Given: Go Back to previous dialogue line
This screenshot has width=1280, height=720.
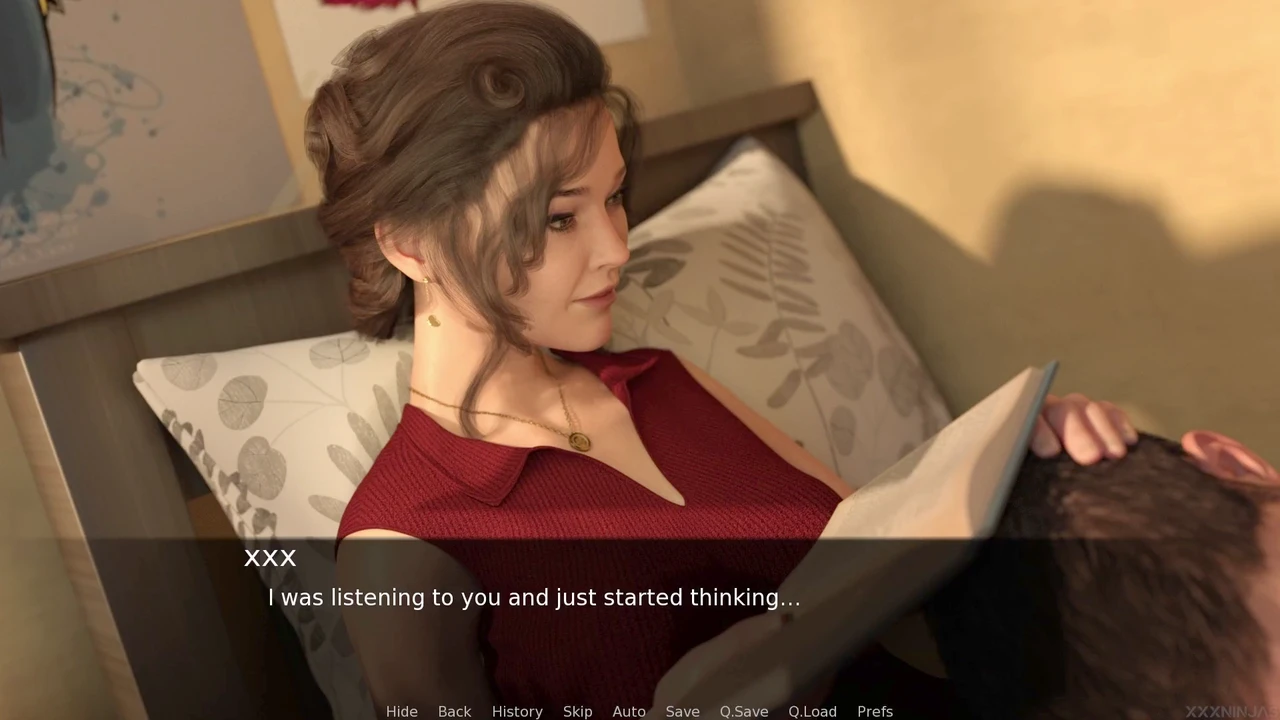Looking at the screenshot, I should 454,711.
